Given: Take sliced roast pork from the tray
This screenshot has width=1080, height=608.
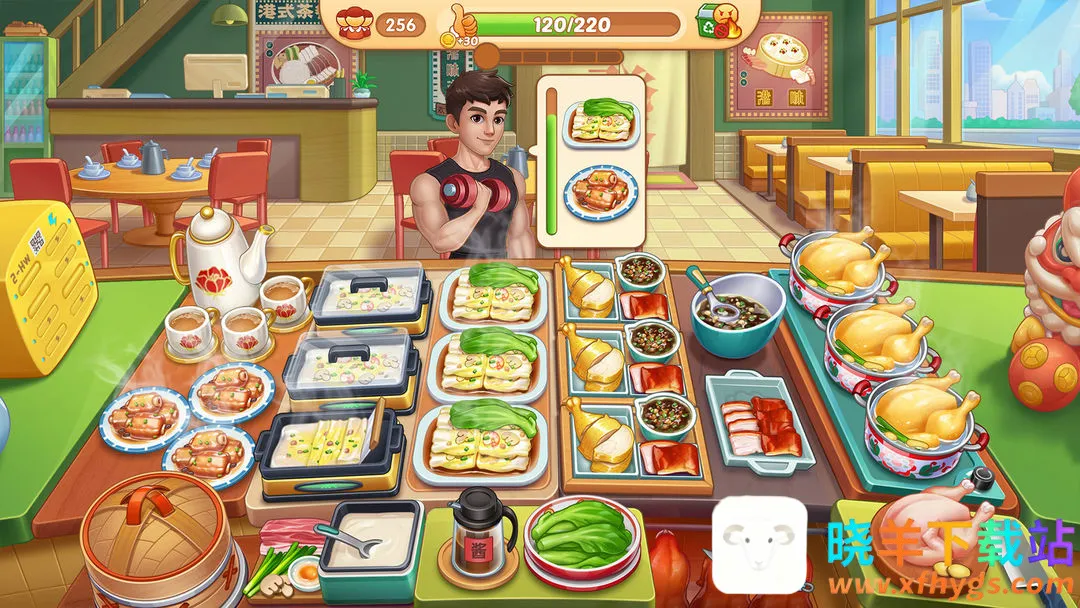Looking at the screenshot, I should [760, 421].
